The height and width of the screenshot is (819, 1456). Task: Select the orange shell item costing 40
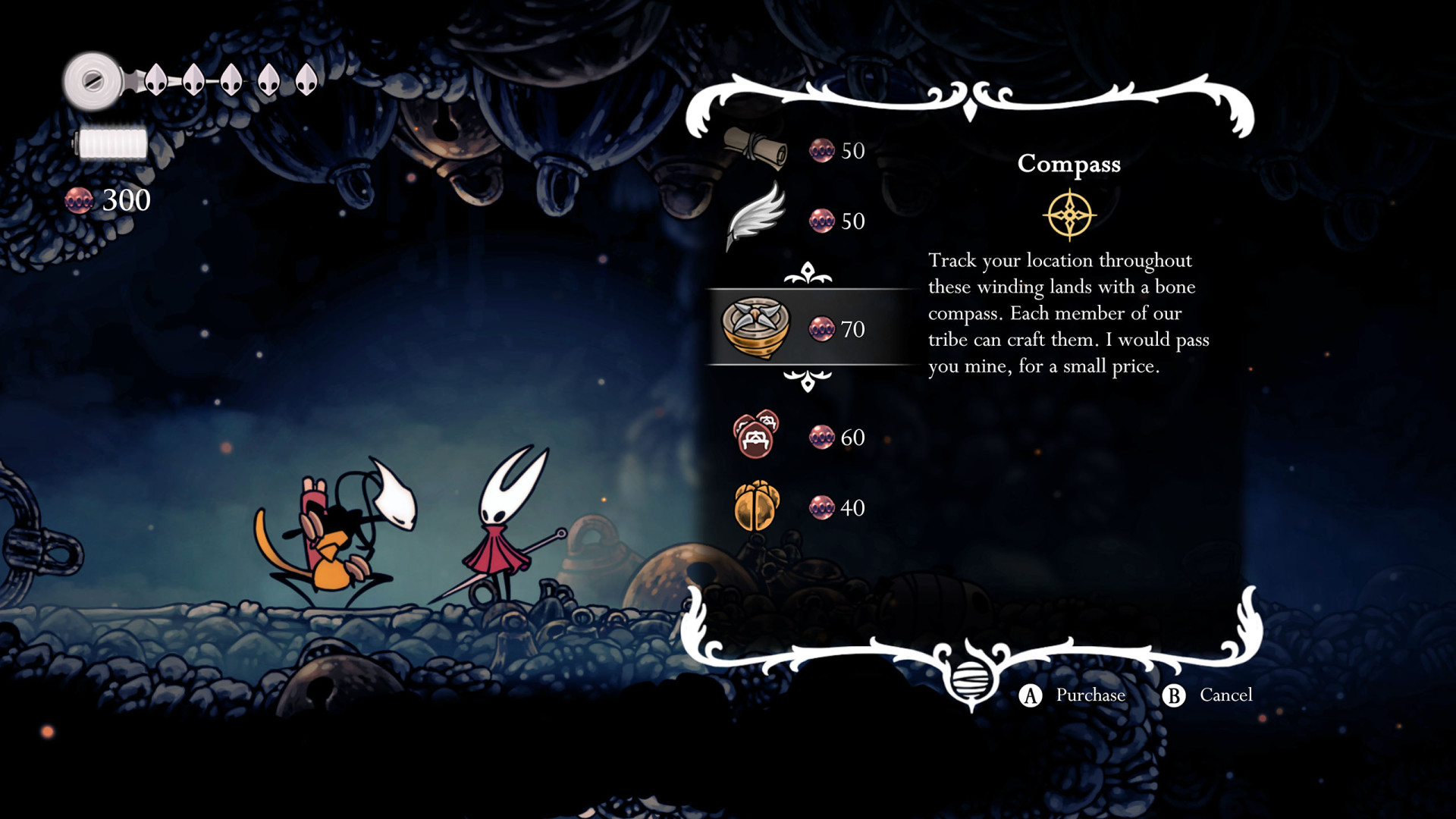coord(756,507)
